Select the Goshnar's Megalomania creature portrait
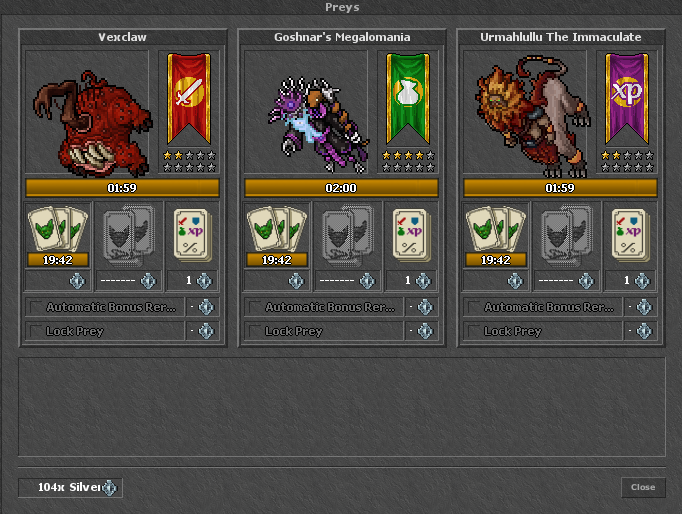The image size is (682, 514). click(309, 111)
